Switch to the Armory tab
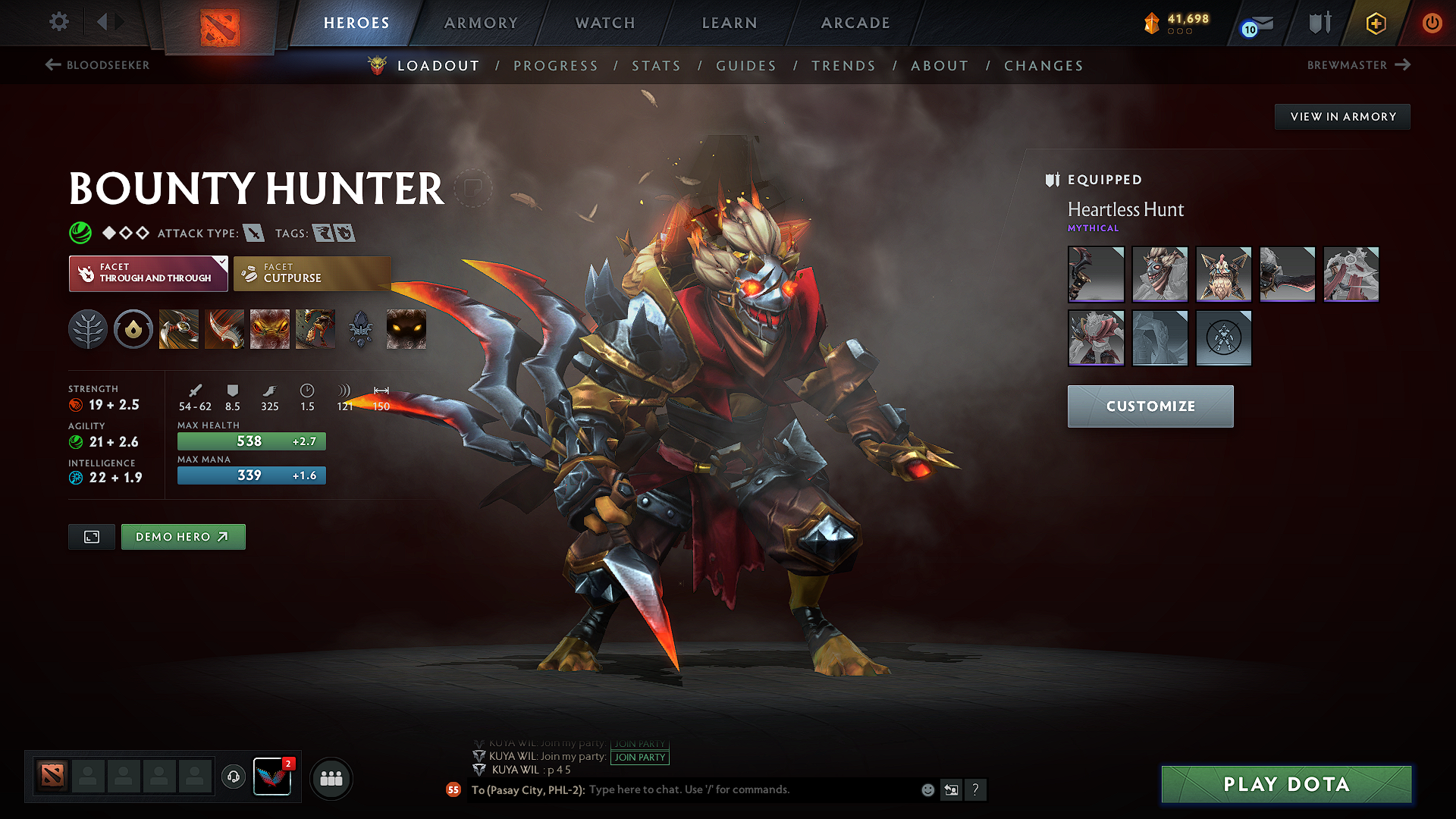1456x819 pixels. pyautogui.click(x=481, y=23)
